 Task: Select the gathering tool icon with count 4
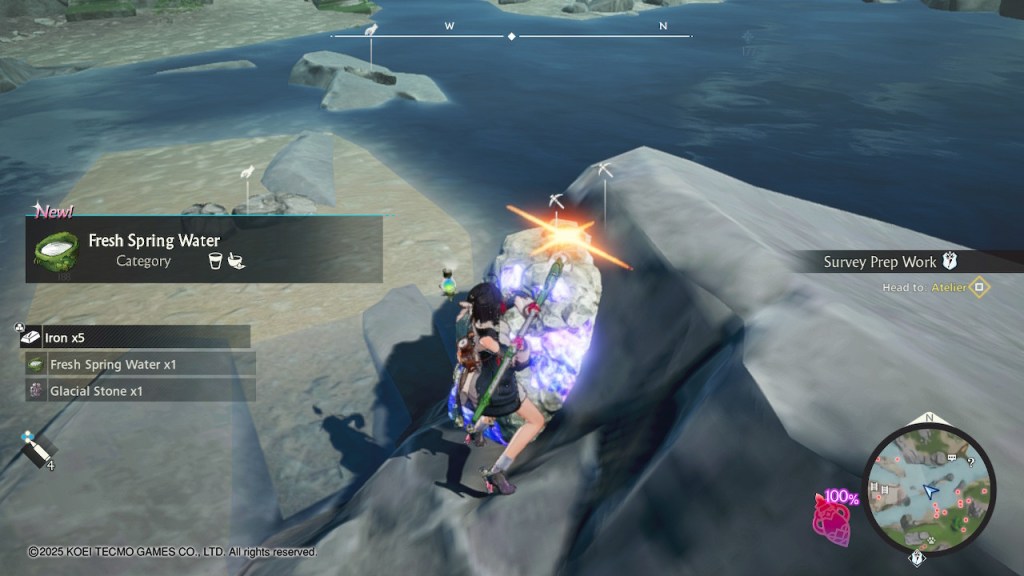(x=37, y=451)
